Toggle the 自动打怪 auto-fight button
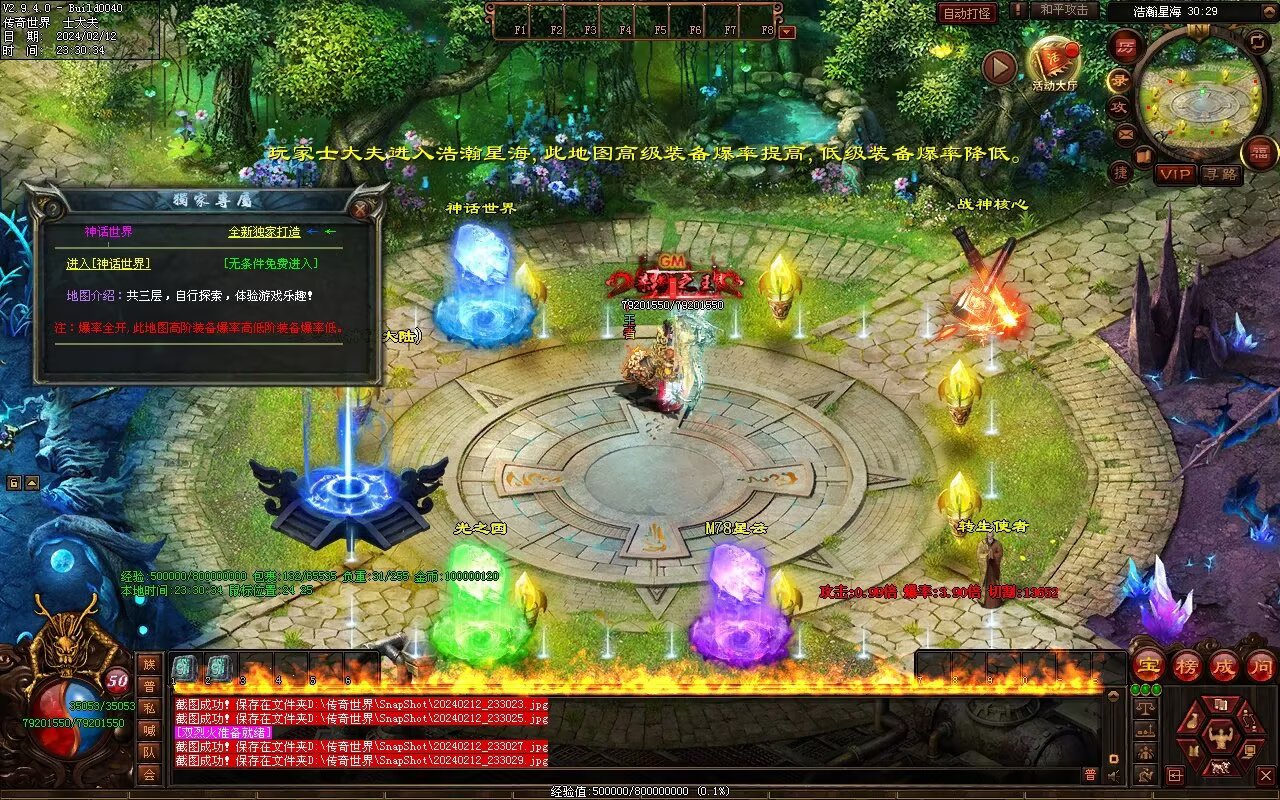1280x800 pixels. [x=967, y=13]
